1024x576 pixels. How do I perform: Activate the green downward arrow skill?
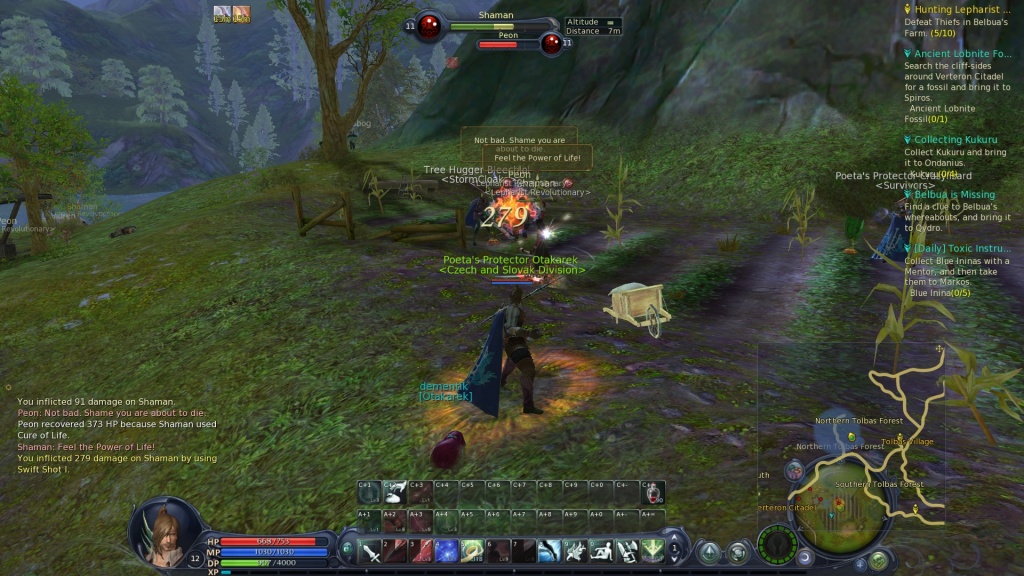[x=652, y=550]
